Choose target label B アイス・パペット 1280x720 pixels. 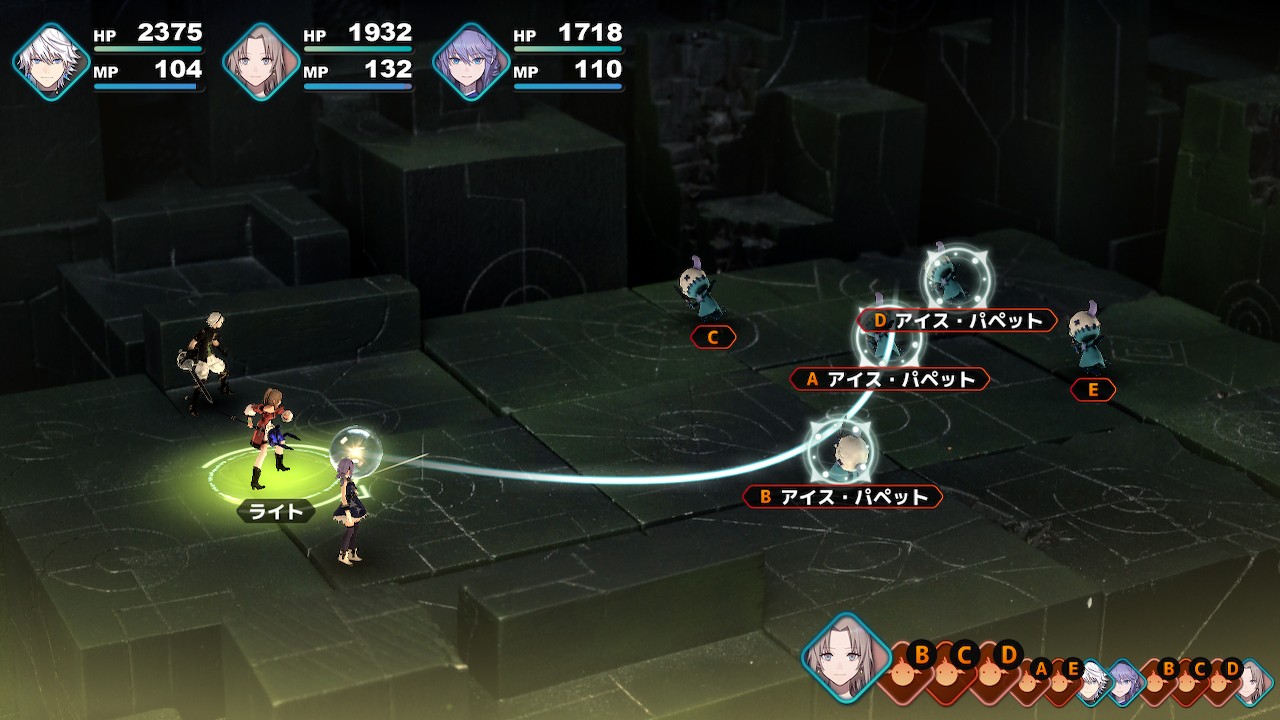tap(842, 497)
